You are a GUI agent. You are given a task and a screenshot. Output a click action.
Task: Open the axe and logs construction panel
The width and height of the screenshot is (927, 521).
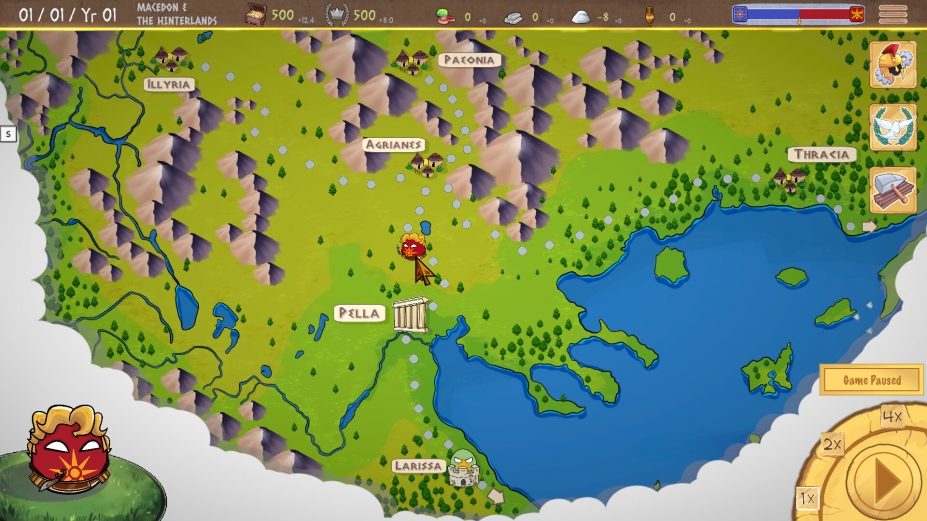[893, 189]
